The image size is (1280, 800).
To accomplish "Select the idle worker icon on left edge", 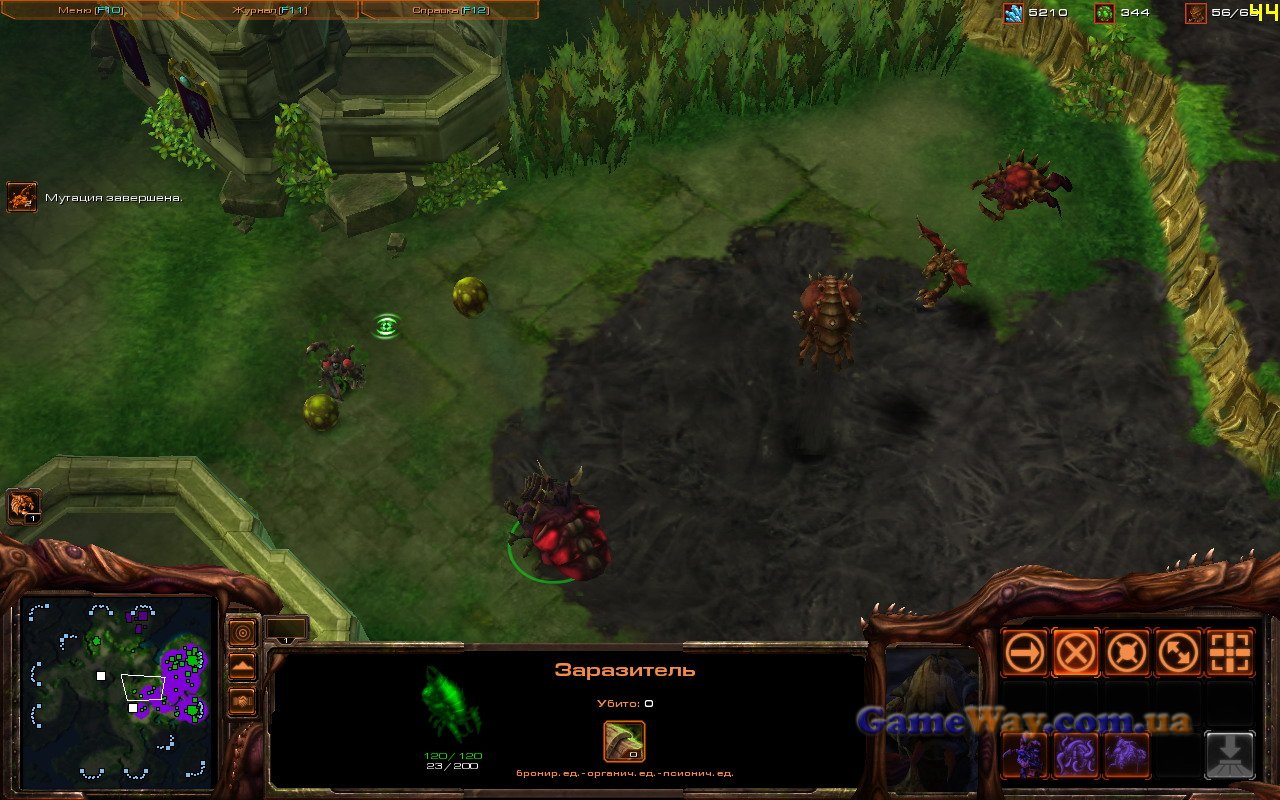I will pos(22,506).
